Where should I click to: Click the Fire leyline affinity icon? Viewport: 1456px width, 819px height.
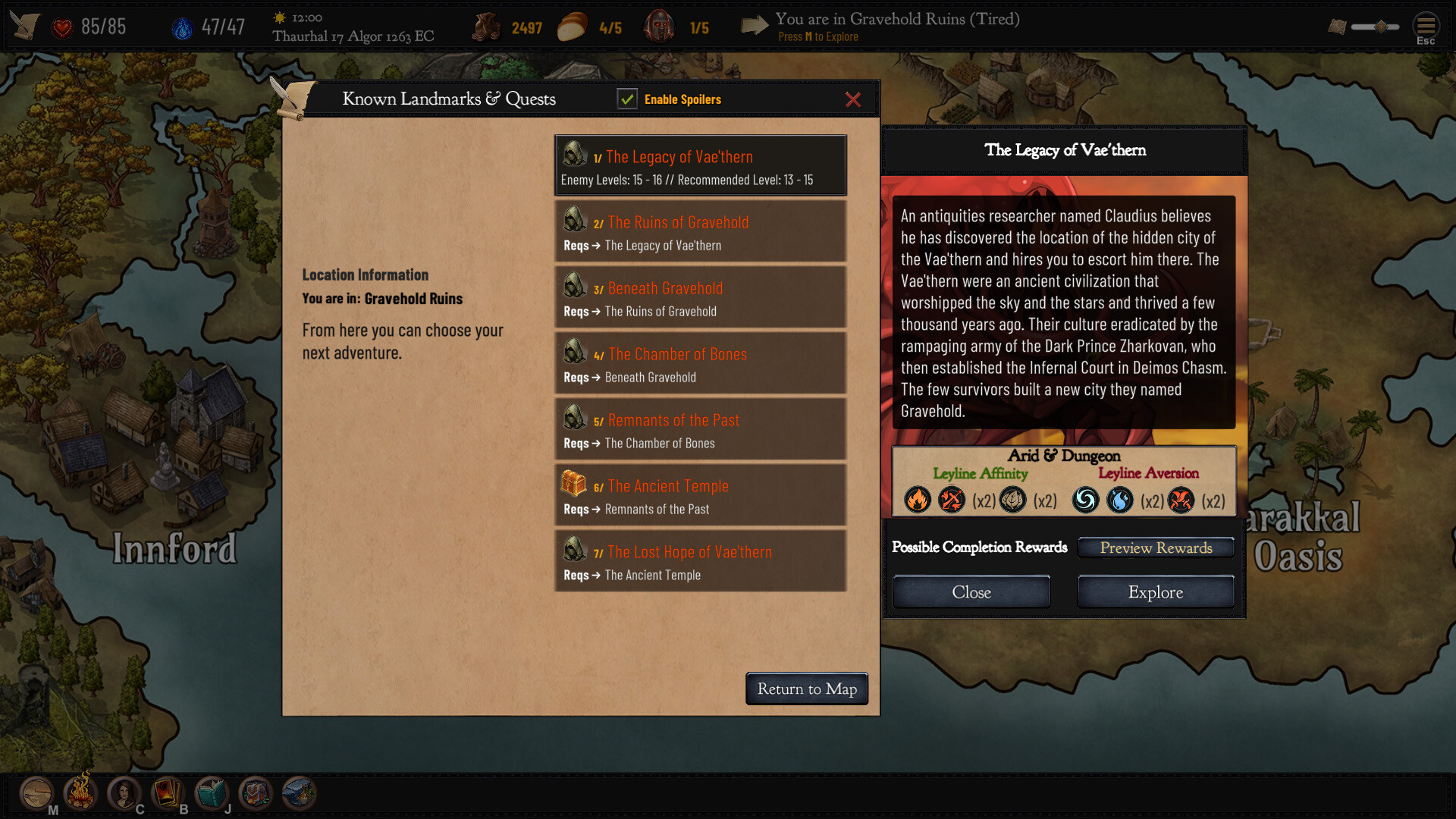click(917, 500)
